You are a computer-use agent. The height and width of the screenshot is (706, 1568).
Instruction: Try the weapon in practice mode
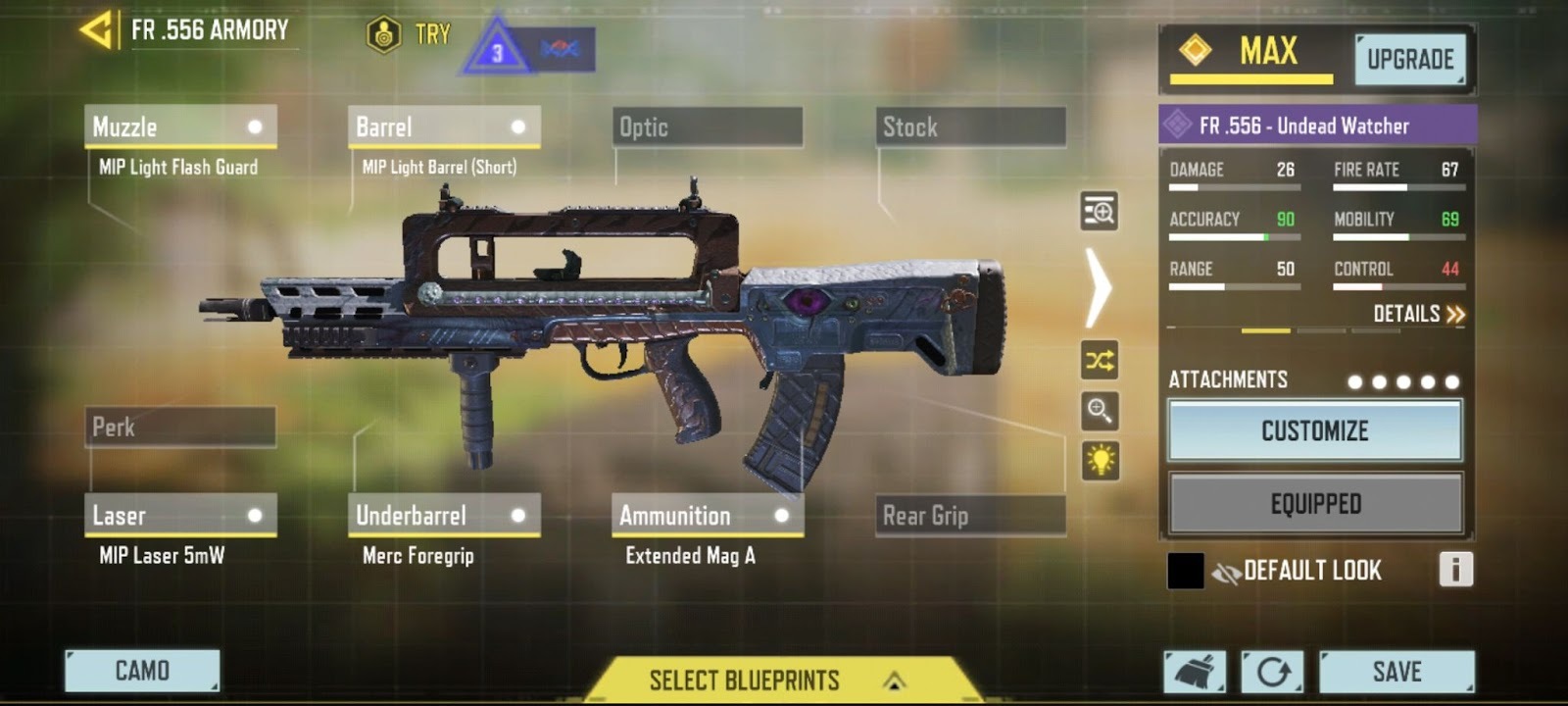410,35
